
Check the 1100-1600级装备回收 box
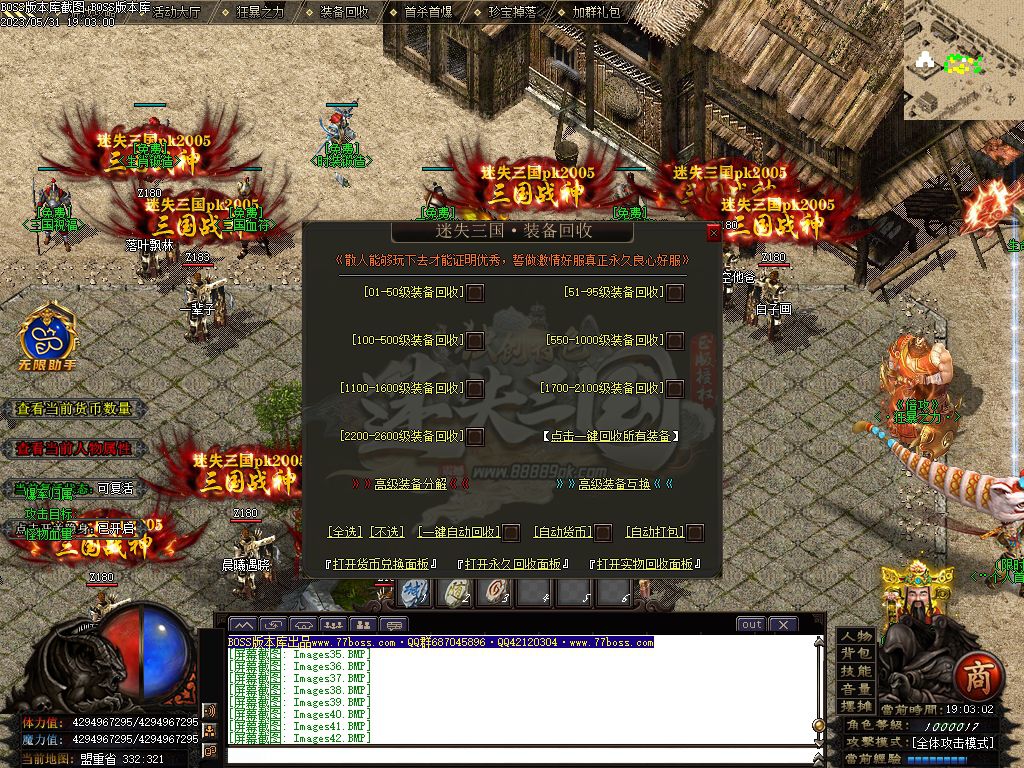[x=476, y=389]
